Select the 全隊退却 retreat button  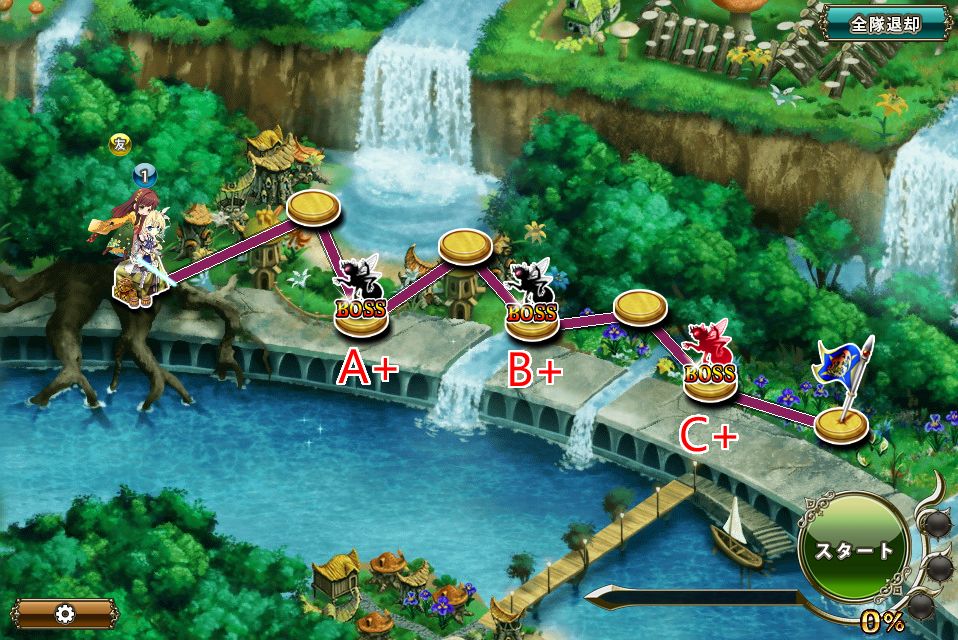point(885,24)
